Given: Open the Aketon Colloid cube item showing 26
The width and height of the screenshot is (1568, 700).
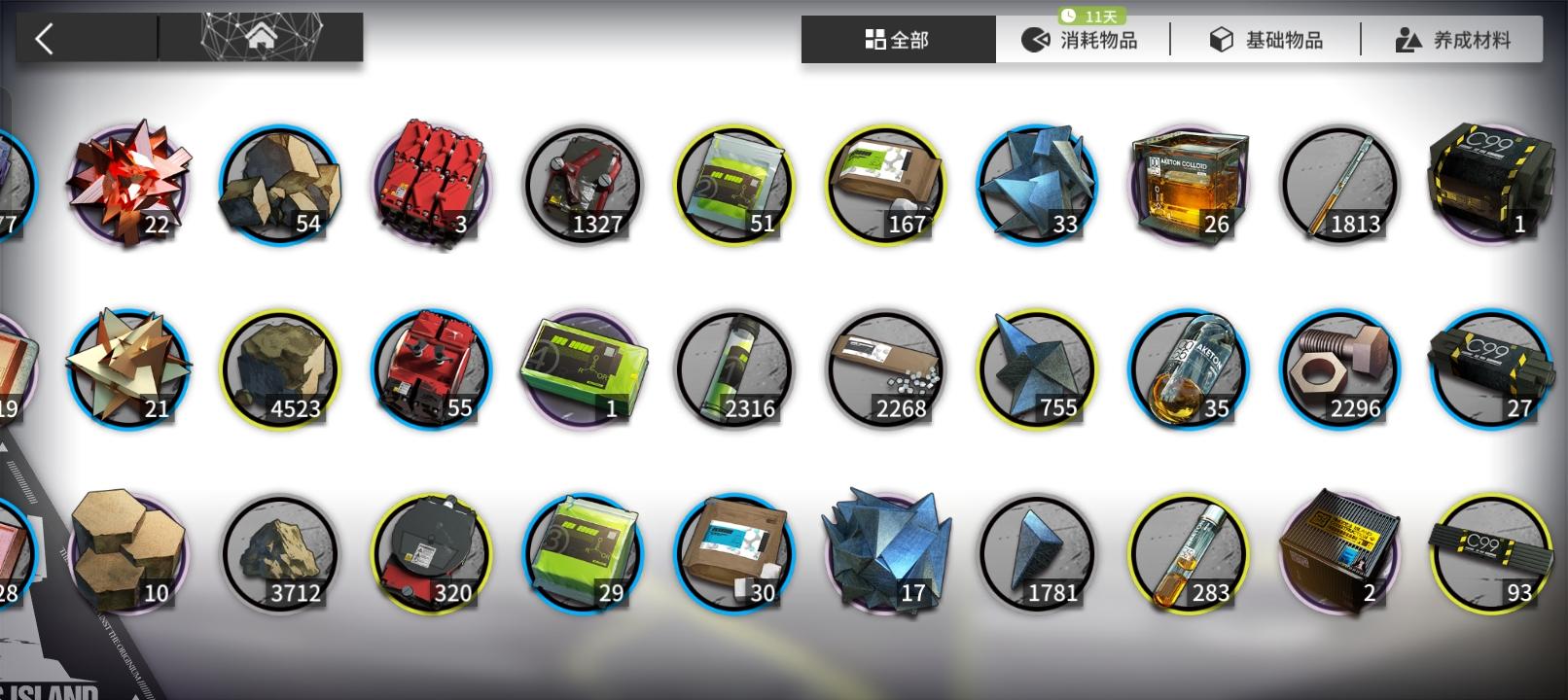Looking at the screenshot, I should pyautogui.click(x=1187, y=183).
